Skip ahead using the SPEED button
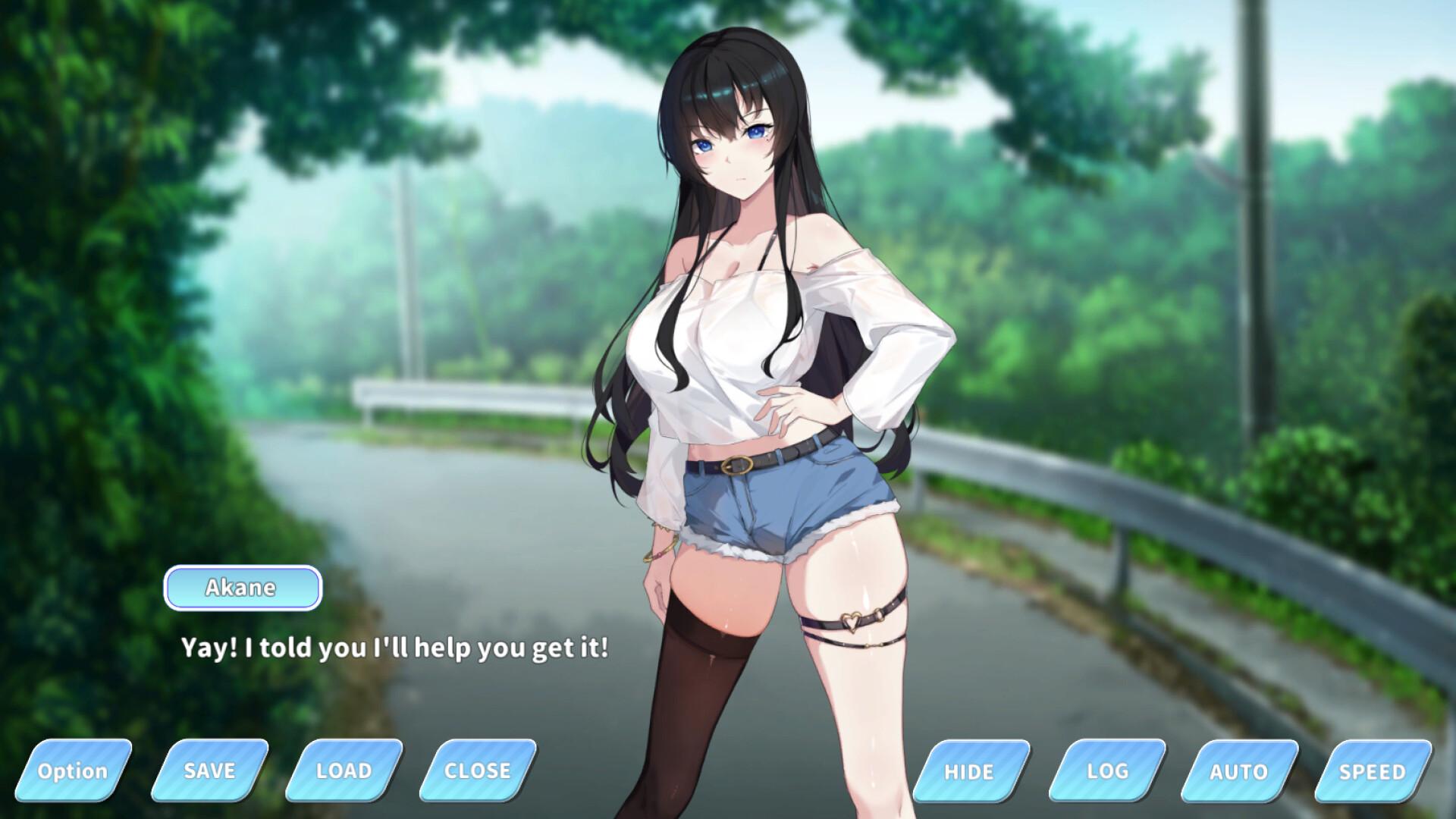Viewport: 1456px width, 819px height. 1370,771
